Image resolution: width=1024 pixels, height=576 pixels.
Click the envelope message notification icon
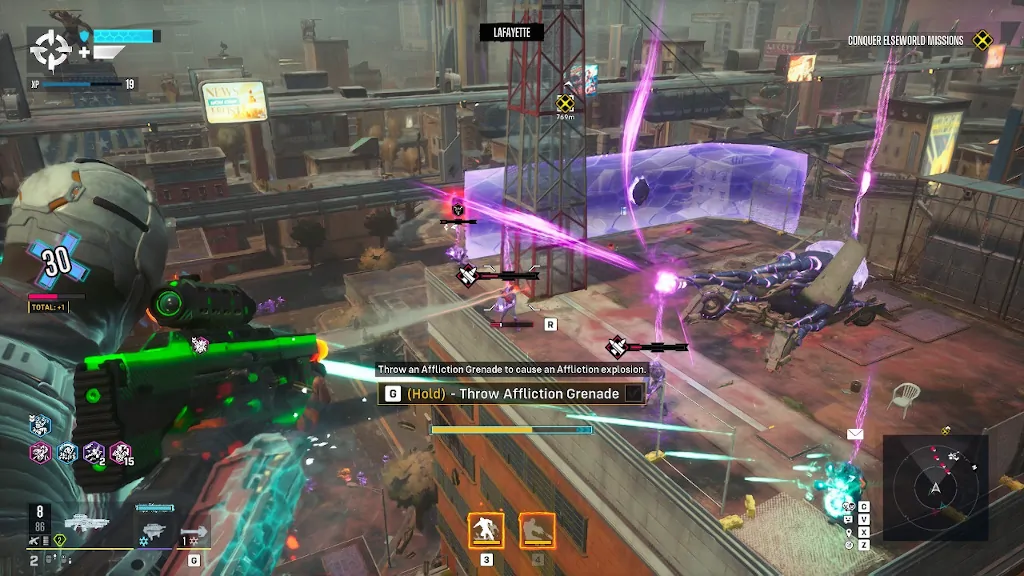855,434
